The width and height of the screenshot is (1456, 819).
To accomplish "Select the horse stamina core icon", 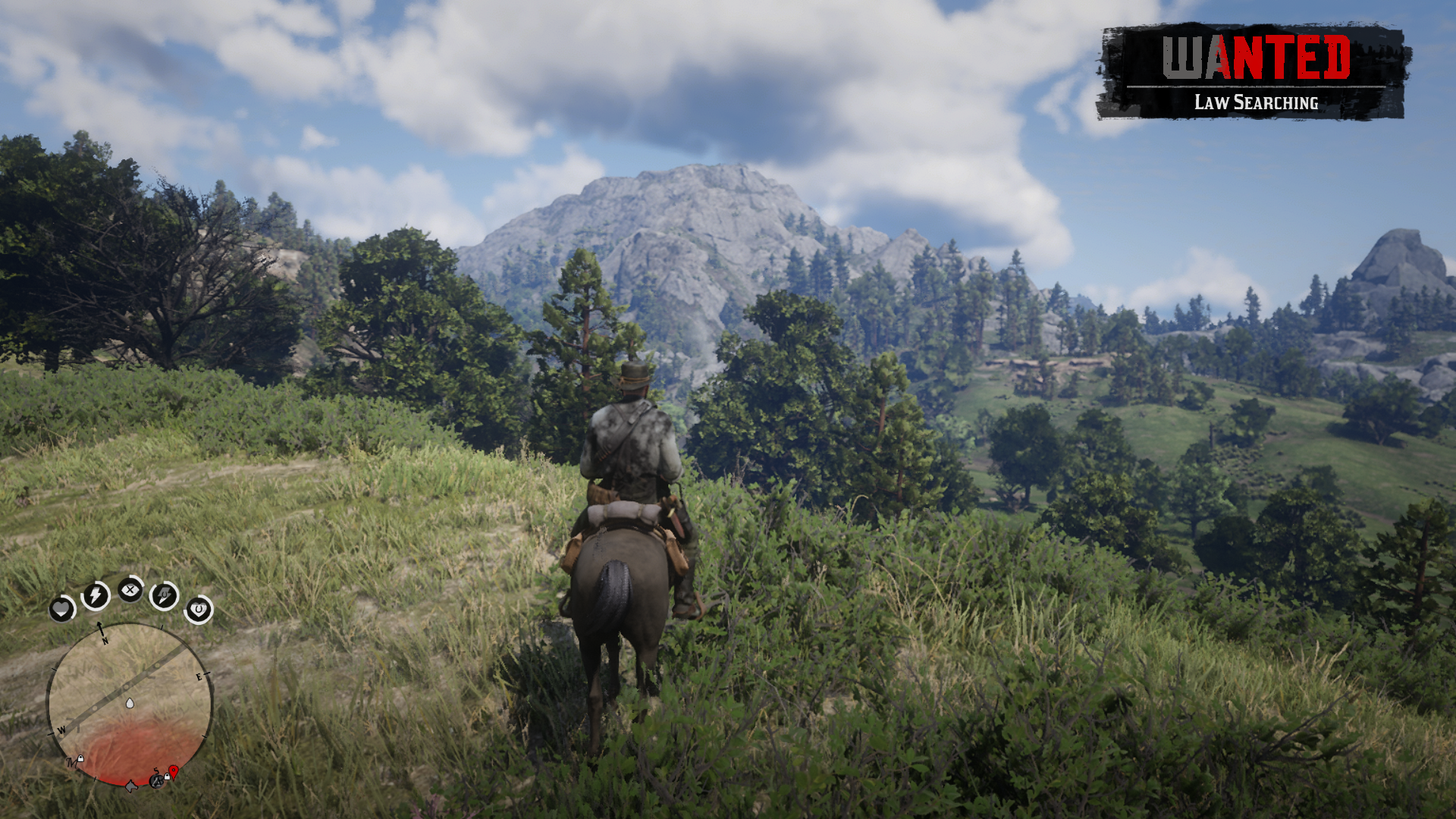I will [x=165, y=595].
